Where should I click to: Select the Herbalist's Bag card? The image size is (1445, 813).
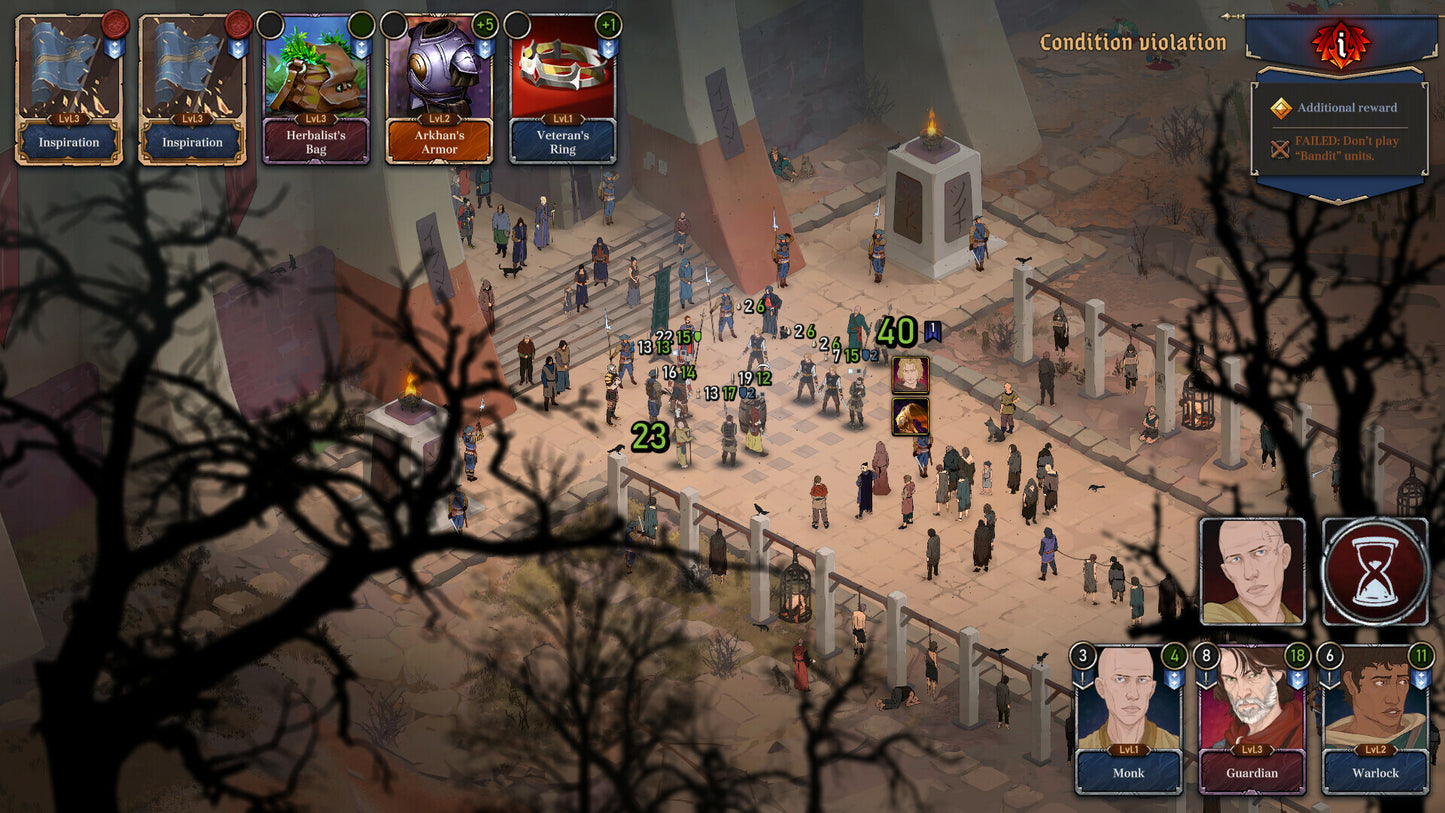pyautogui.click(x=316, y=90)
